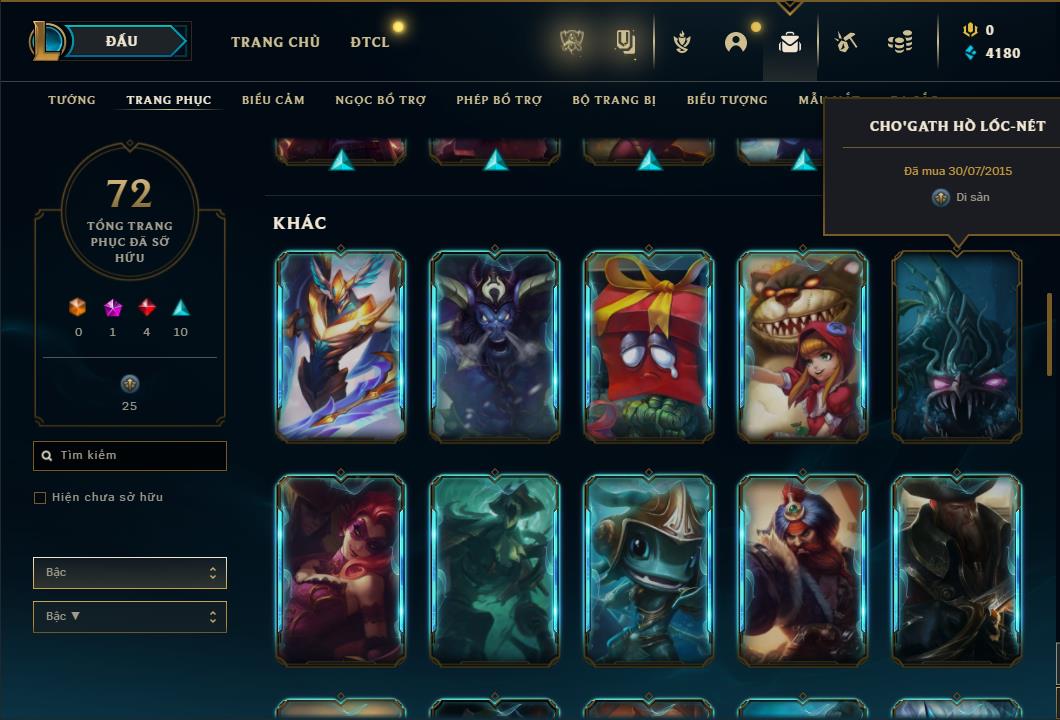
Task: Switch to the BIỂU CẢM tab
Action: click(x=273, y=100)
